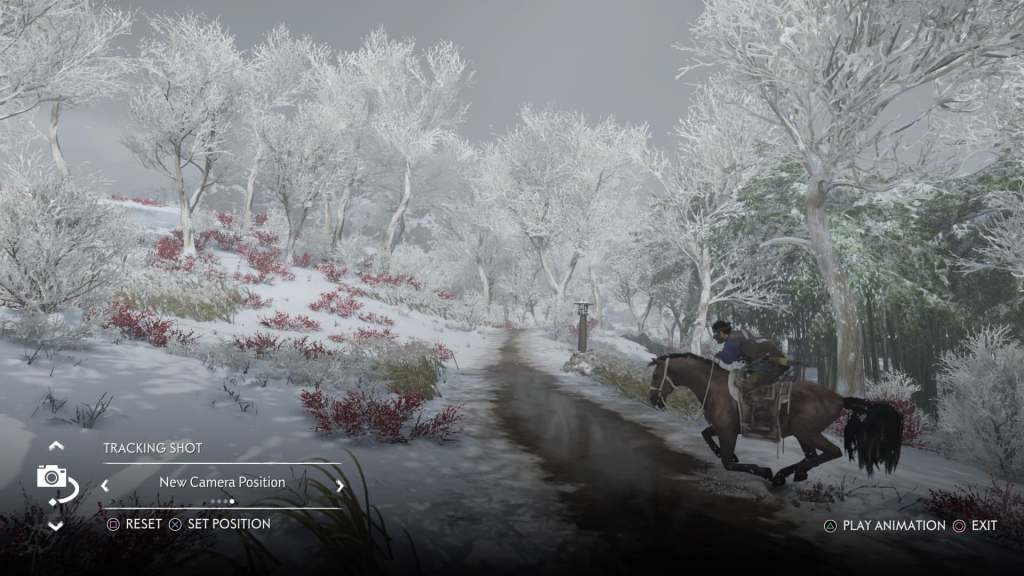The width and height of the screenshot is (1024, 576).
Task: Click the right arrow beside New Camera Position
Action: pyautogui.click(x=340, y=486)
